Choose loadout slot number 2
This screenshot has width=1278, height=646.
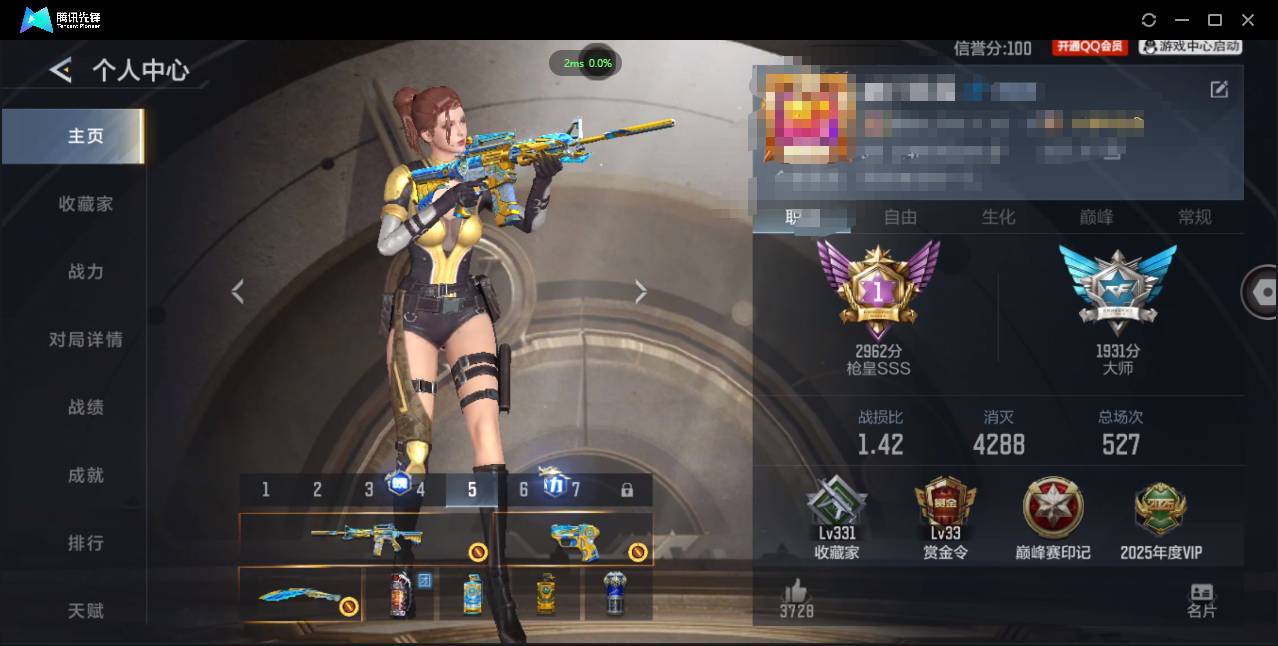pyautogui.click(x=317, y=490)
